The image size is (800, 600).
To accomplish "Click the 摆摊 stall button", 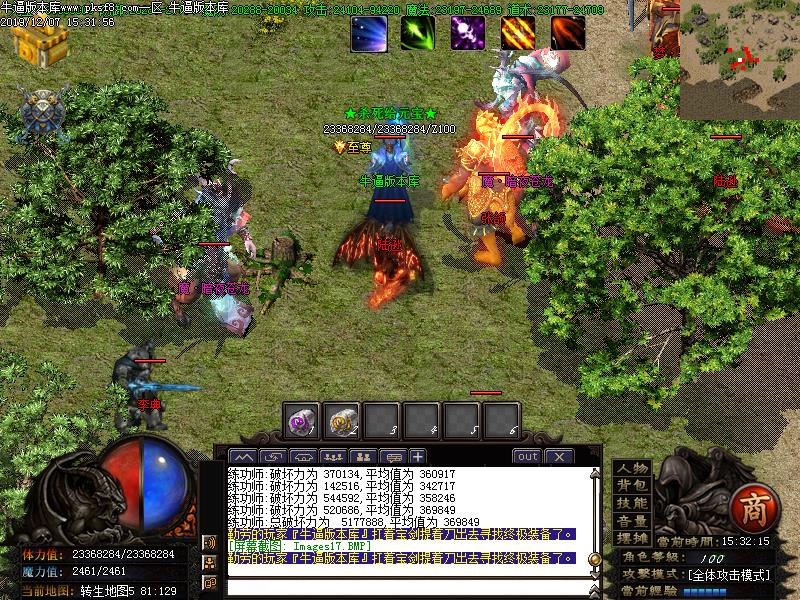I will tap(632, 538).
